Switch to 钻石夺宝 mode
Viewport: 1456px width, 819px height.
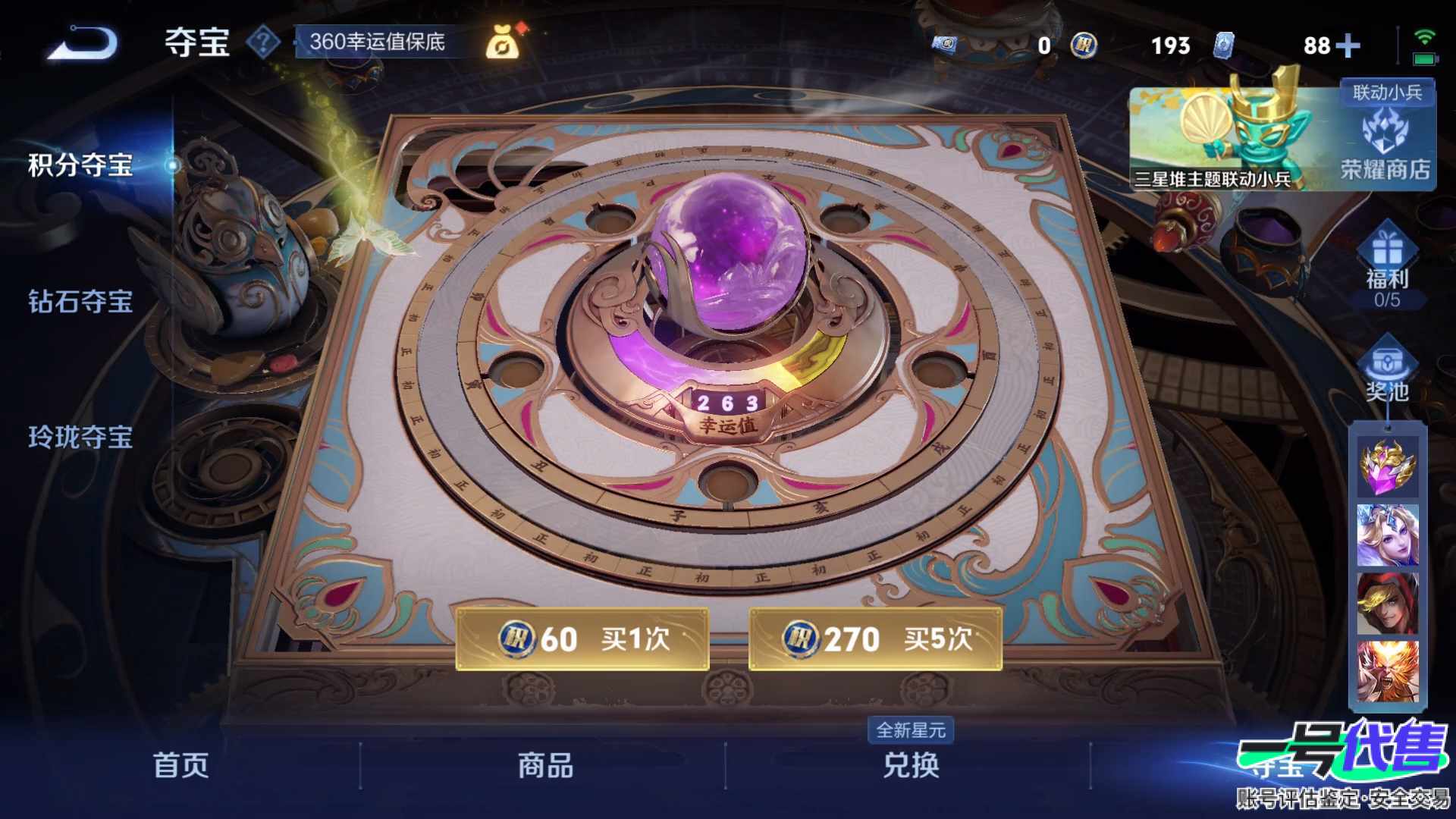click(x=78, y=302)
